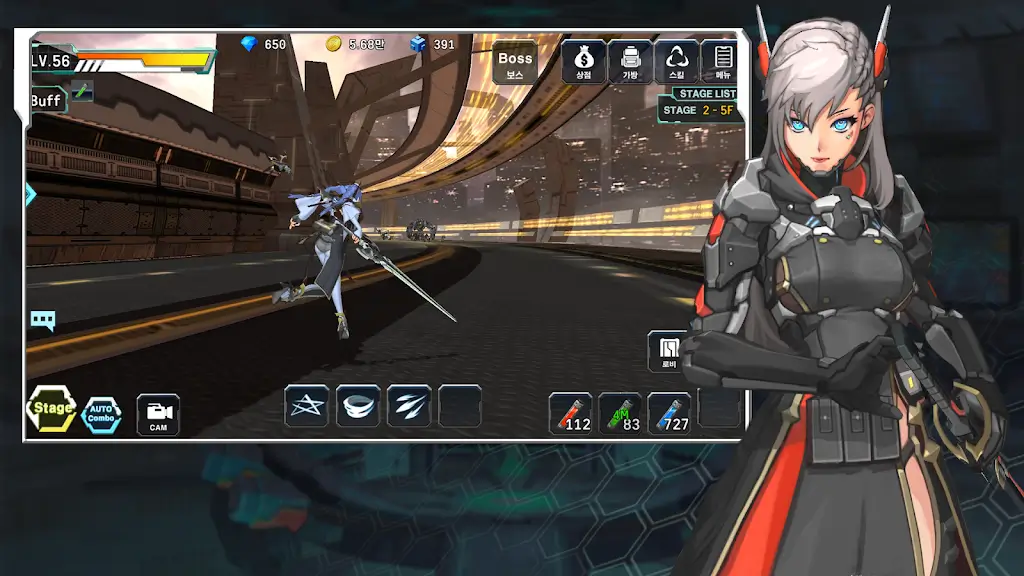Open the shop with the money bag icon
The height and width of the screenshot is (576, 1024).
tap(583, 62)
